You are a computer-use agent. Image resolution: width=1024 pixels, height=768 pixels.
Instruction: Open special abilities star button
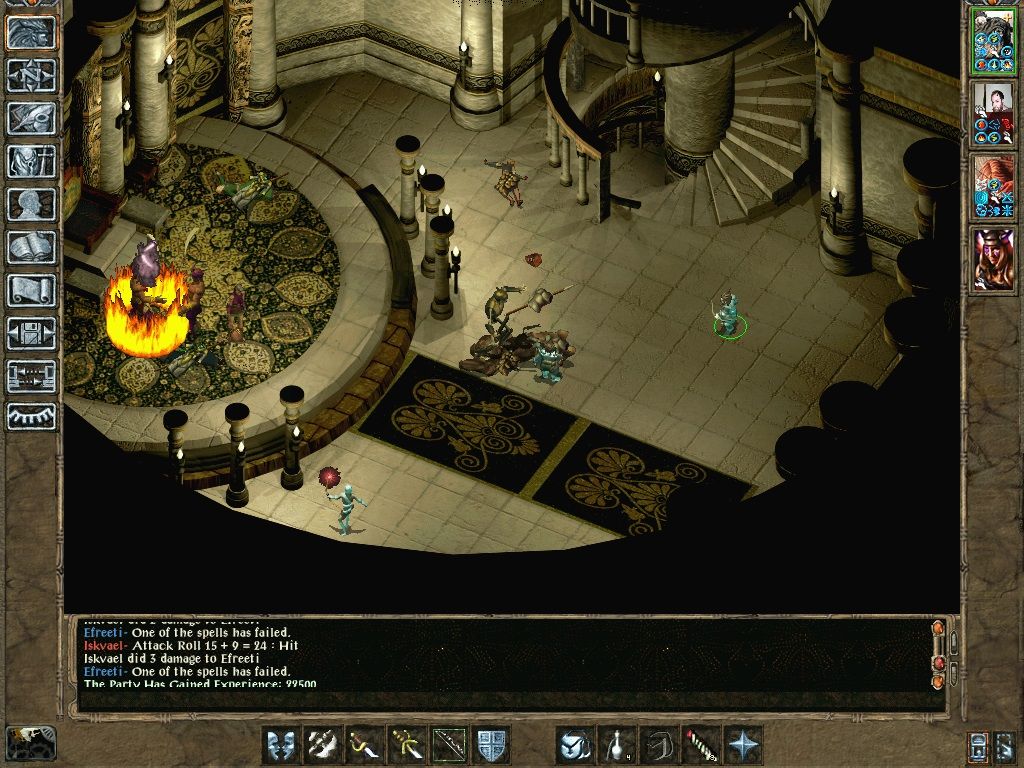pyautogui.click(x=743, y=745)
